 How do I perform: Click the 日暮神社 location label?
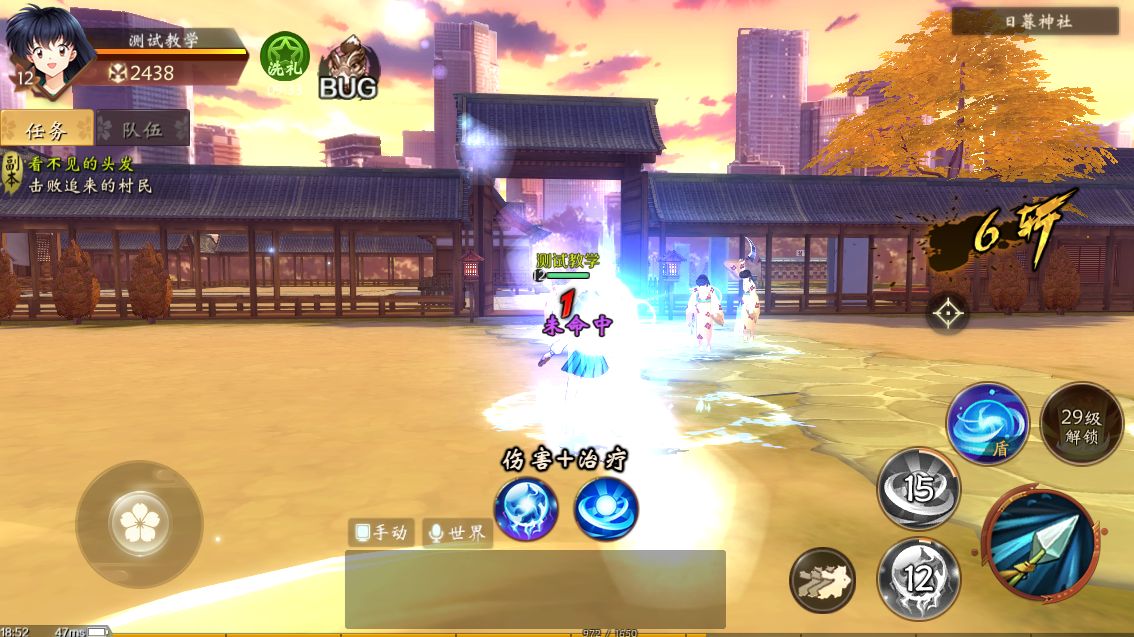pyautogui.click(x=1035, y=21)
